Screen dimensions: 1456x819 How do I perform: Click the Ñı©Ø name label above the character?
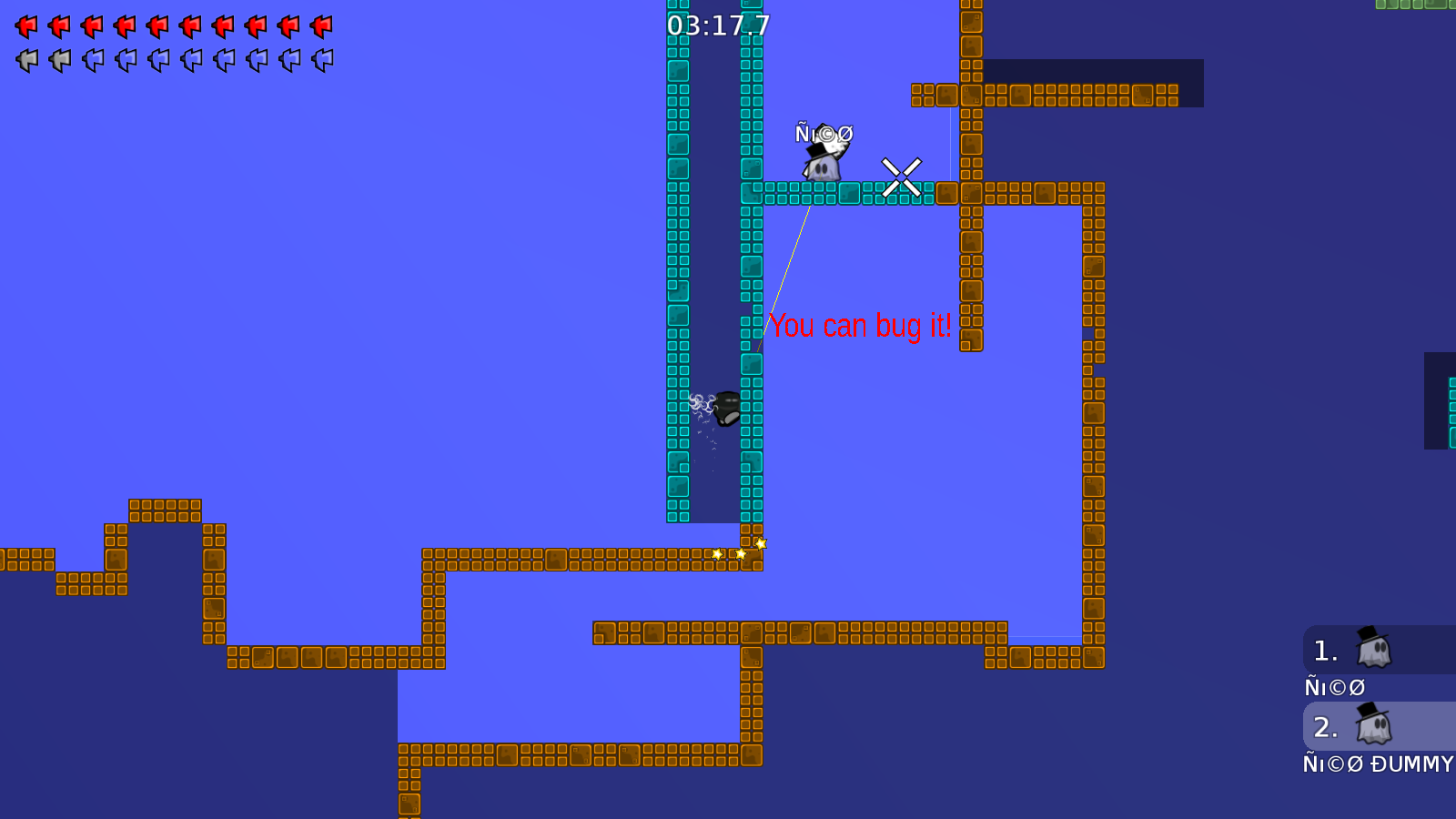823,133
